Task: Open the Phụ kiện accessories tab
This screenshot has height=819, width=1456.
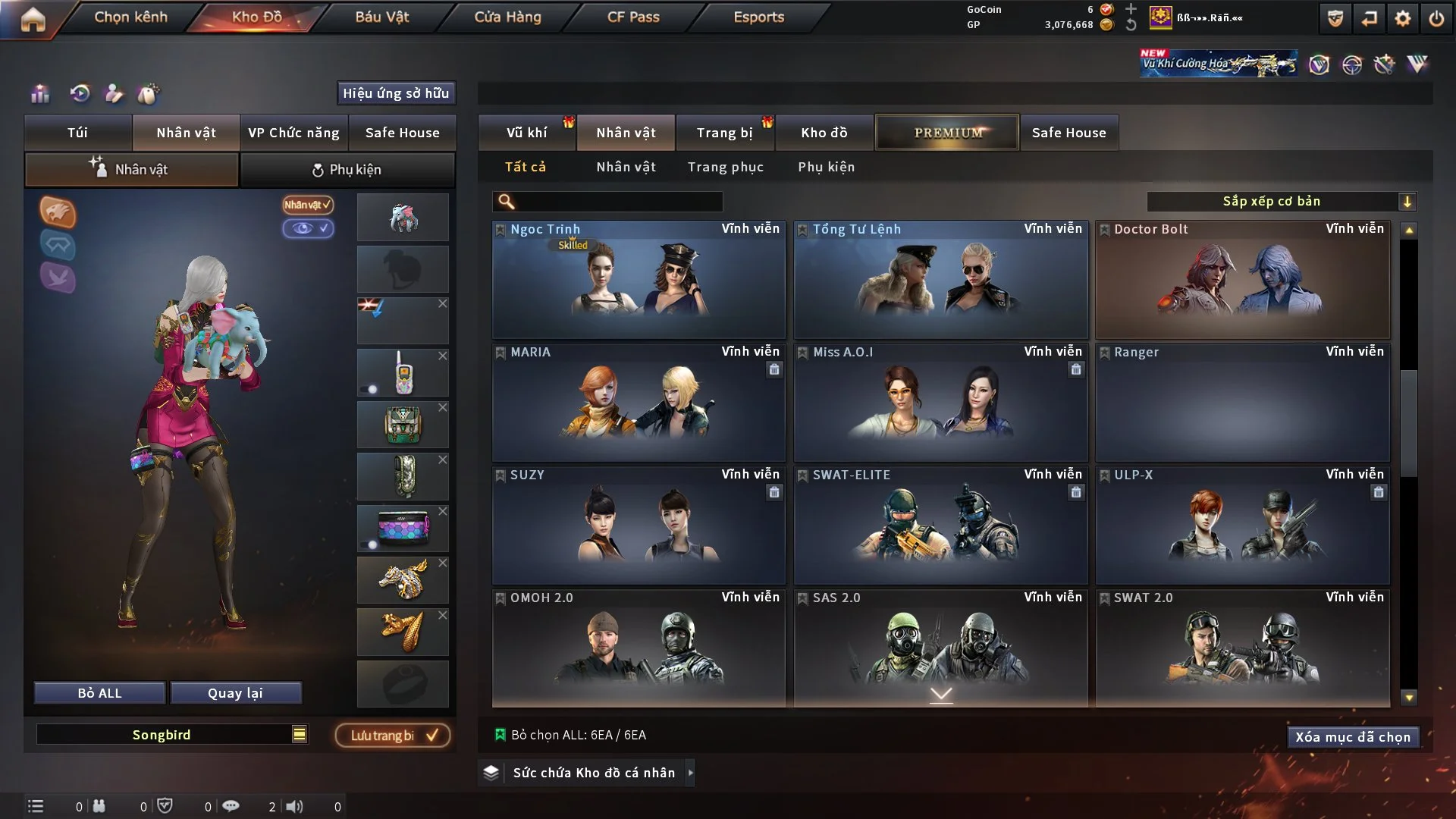Action: pyautogui.click(x=347, y=170)
